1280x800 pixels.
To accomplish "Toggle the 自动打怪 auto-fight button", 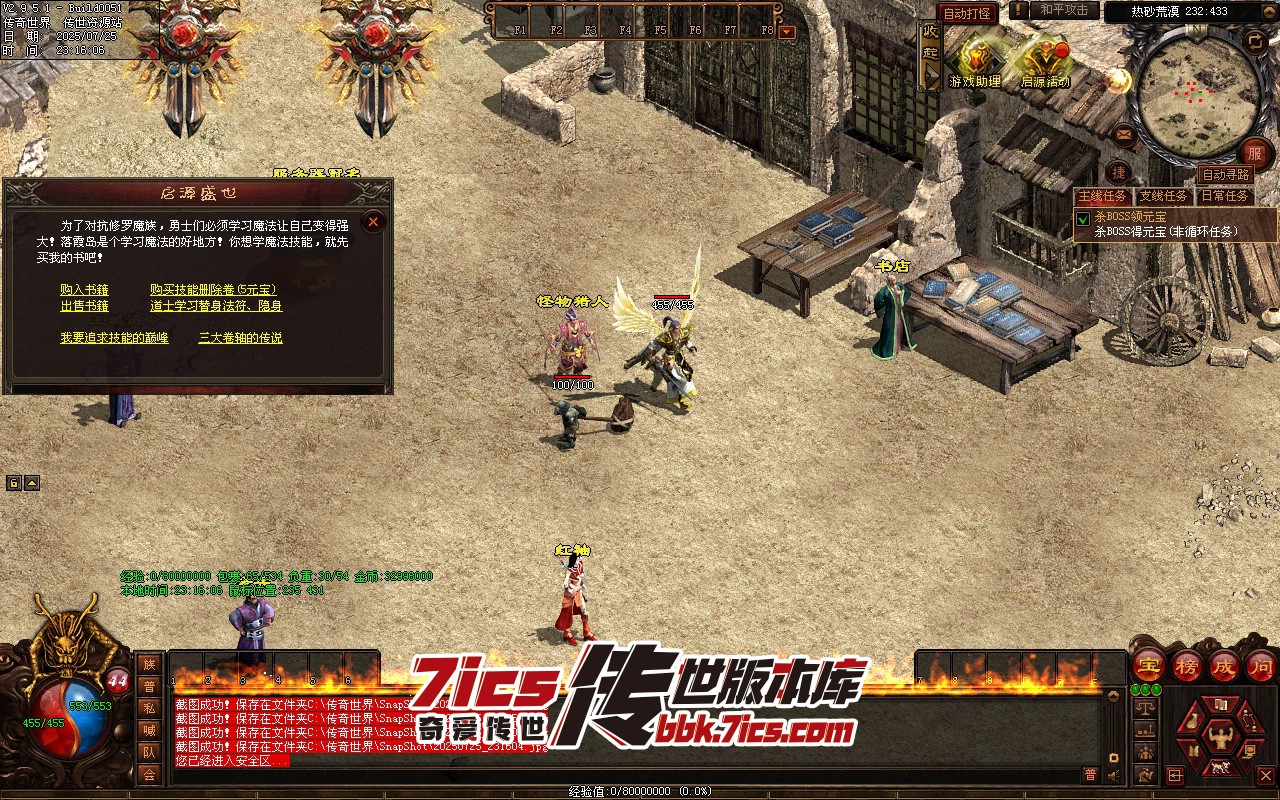I will pos(966,13).
